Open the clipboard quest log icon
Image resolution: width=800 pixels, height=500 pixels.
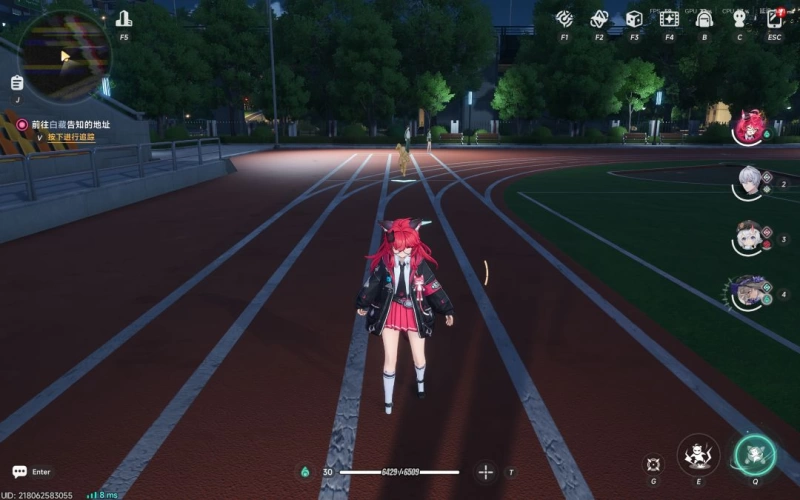17,83
